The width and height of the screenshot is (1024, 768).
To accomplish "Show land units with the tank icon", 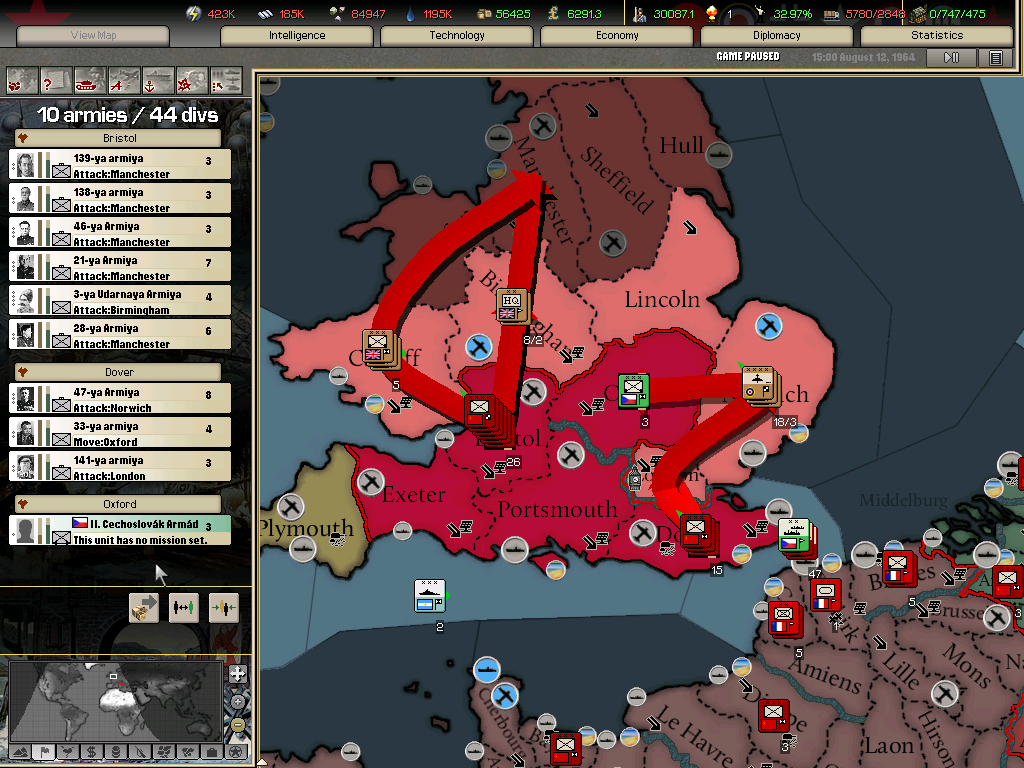I will click(89, 79).
